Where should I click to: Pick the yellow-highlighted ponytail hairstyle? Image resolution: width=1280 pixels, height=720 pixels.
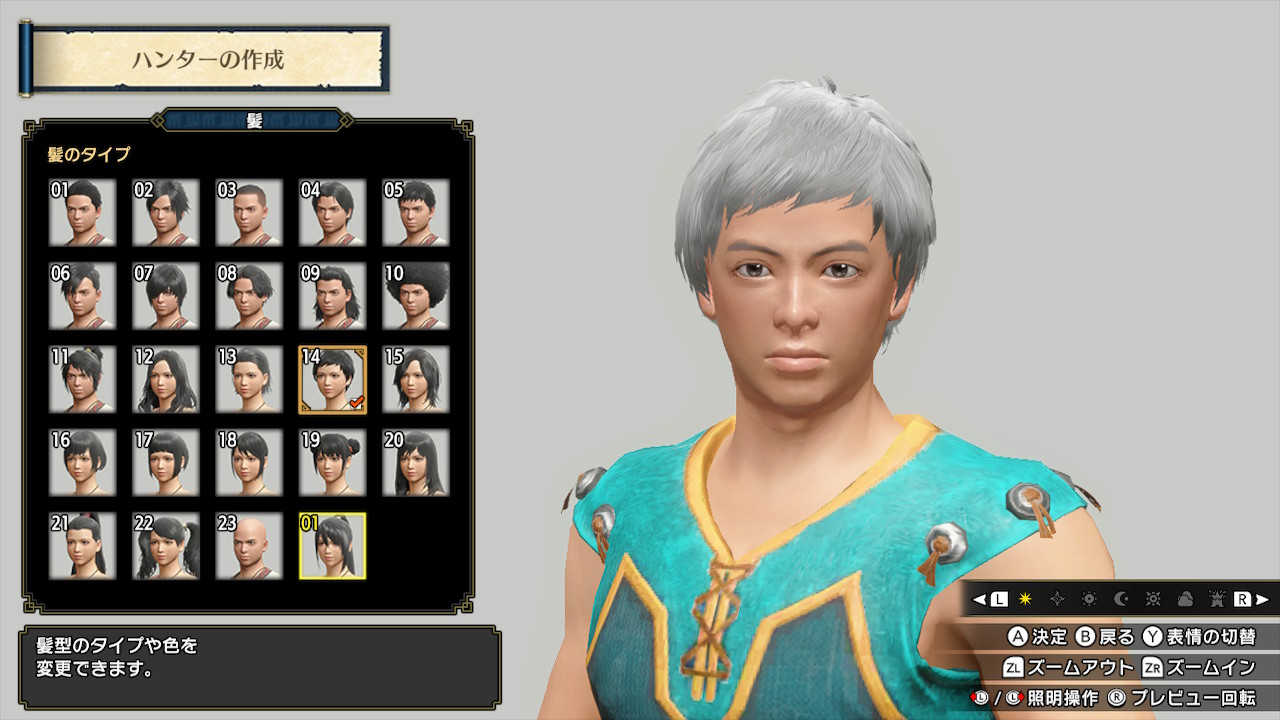[333, 546]
